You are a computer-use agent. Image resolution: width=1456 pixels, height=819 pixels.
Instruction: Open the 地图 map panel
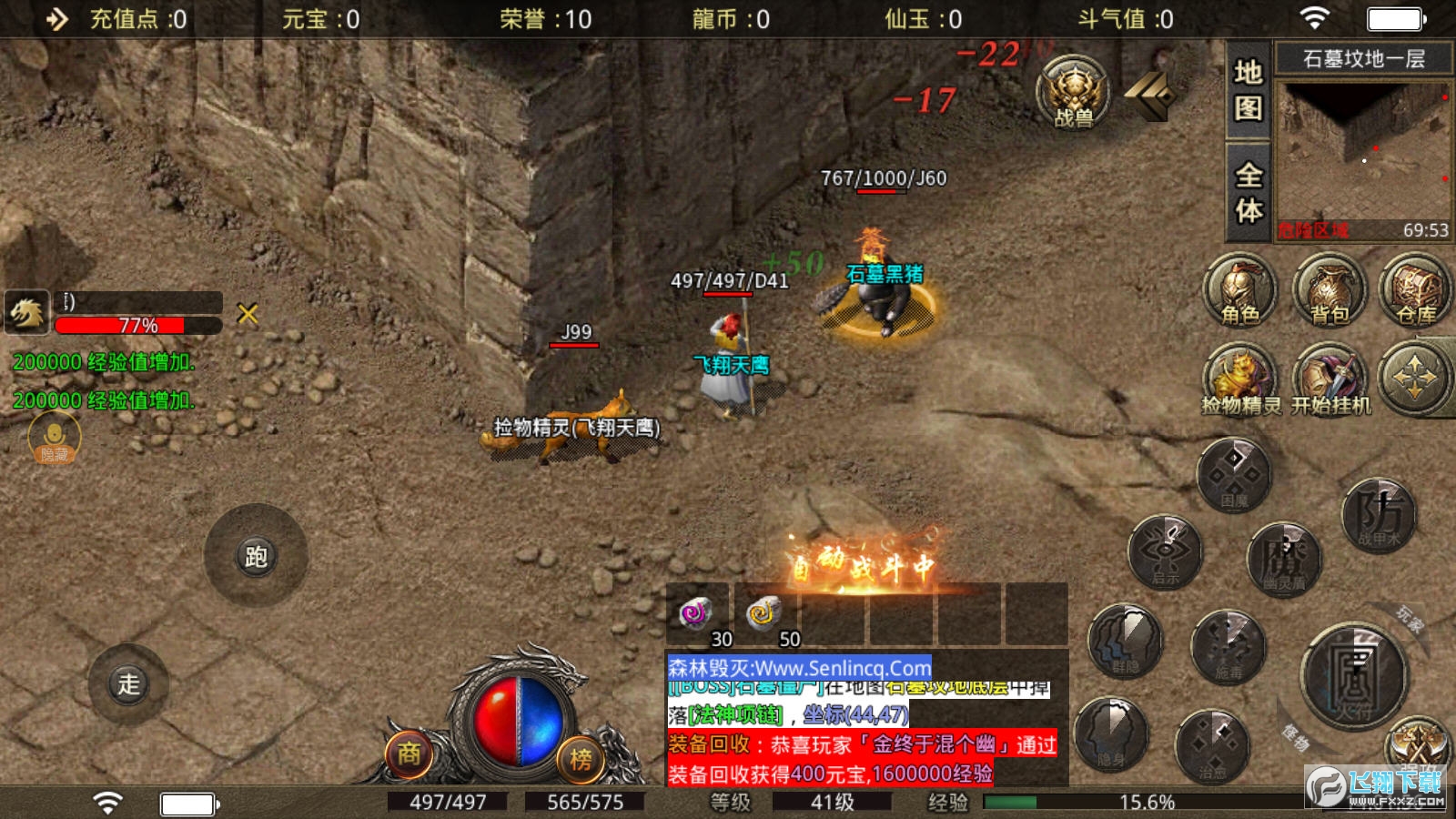tap(1248, 89)
